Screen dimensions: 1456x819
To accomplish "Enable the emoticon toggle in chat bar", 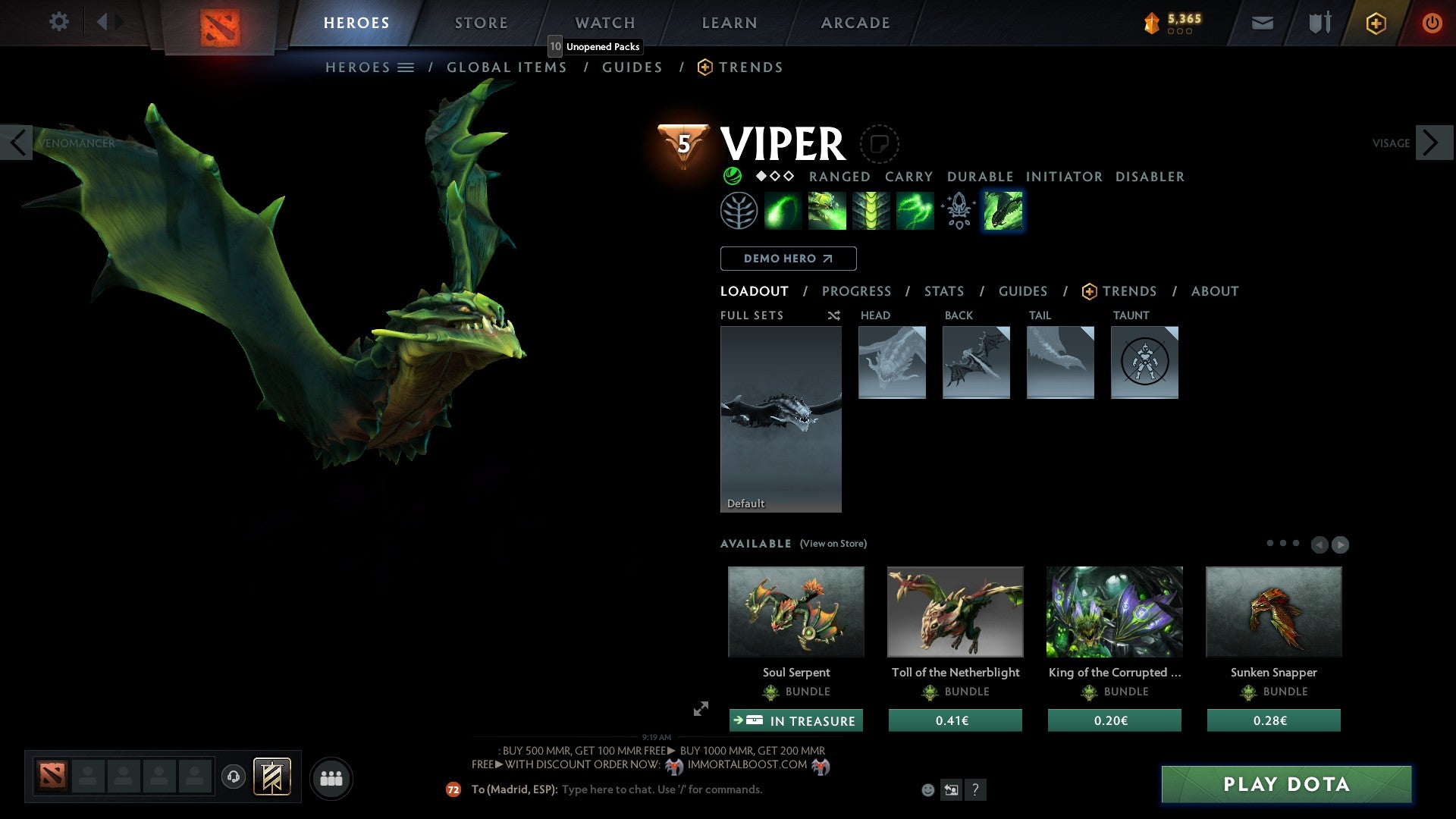I will pyautogui.click(x=927, y=789).
